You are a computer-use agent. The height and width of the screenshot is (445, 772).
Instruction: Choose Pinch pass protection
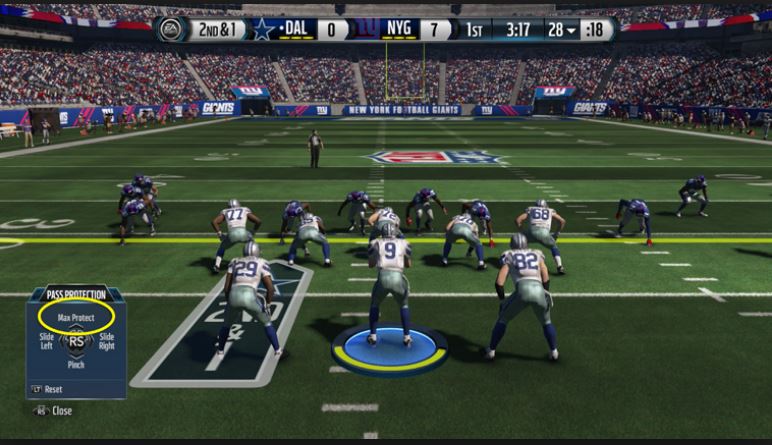(75, 366)
